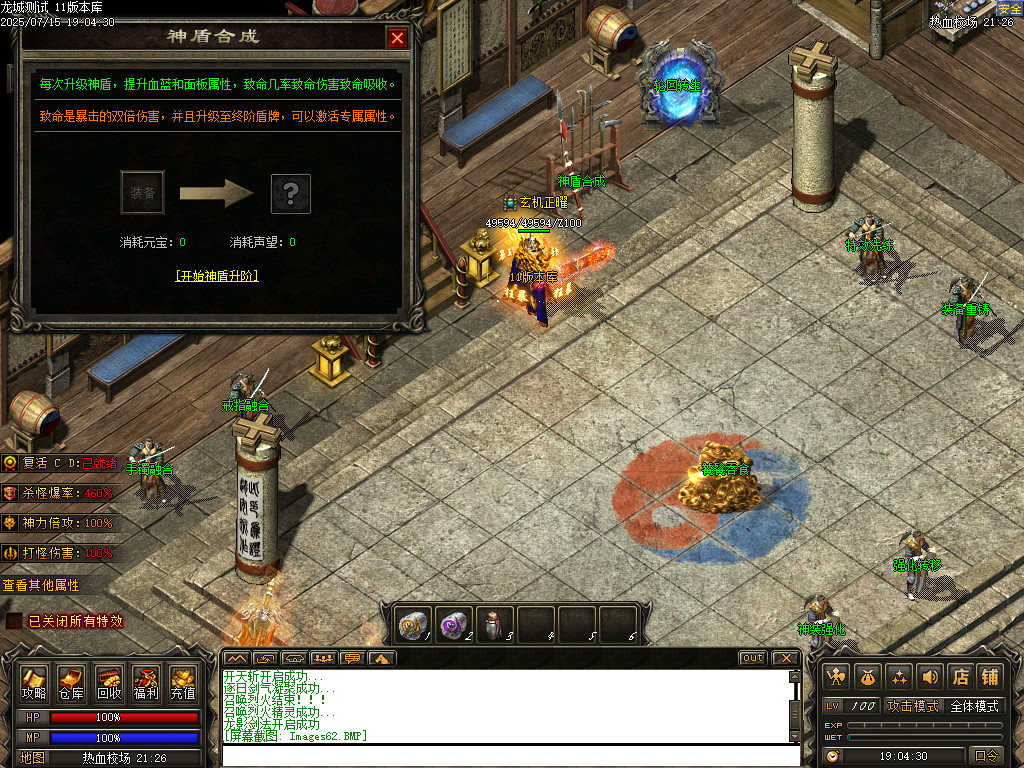Use the purple scroll in hotbar slot 2

pyautogui.click(x=453, y=624)
